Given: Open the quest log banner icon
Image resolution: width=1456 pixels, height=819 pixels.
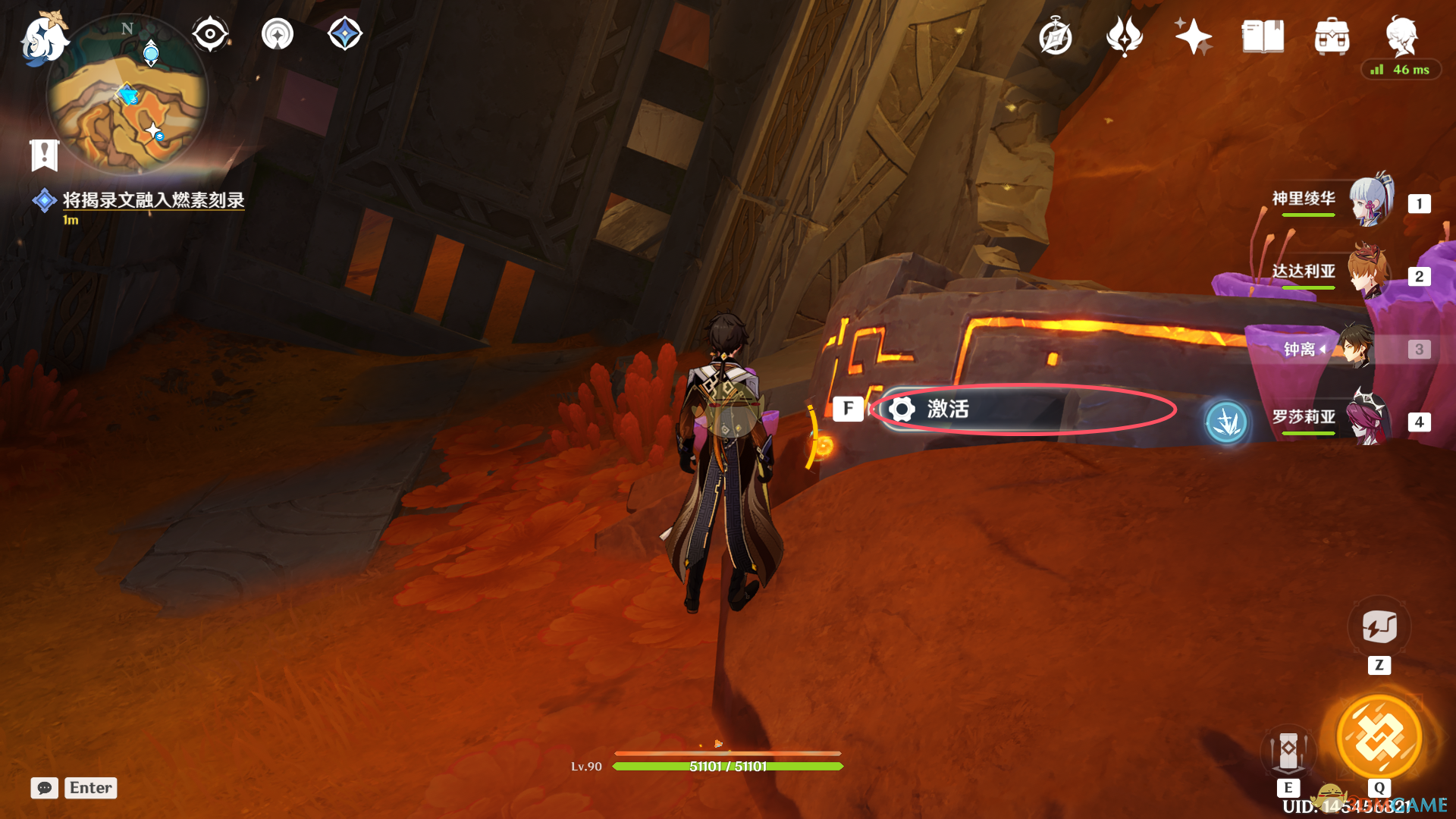Looking at the screenshot, I should (44, 155).
